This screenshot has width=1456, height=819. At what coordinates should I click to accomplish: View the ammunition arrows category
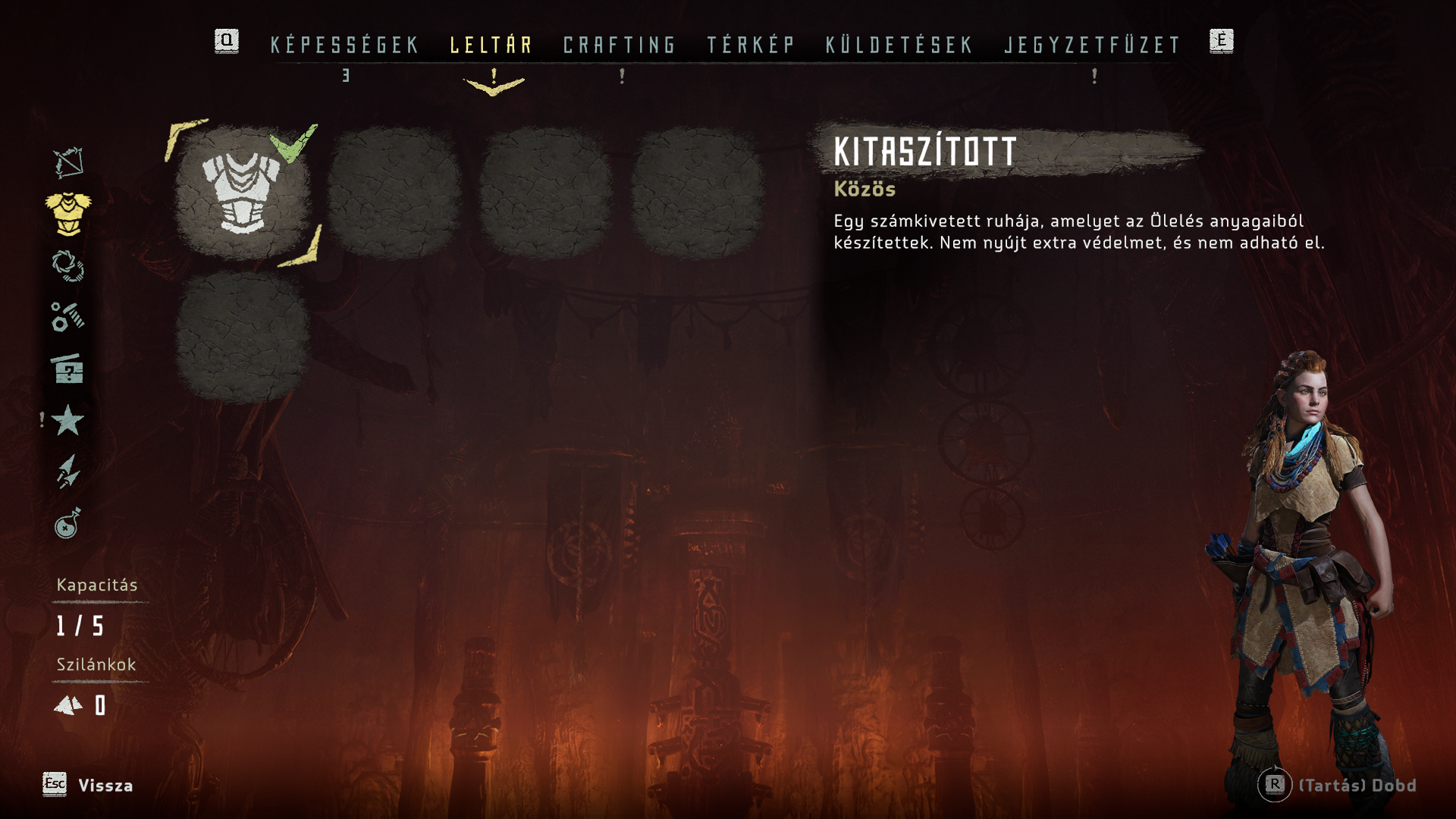coord(68,472)
